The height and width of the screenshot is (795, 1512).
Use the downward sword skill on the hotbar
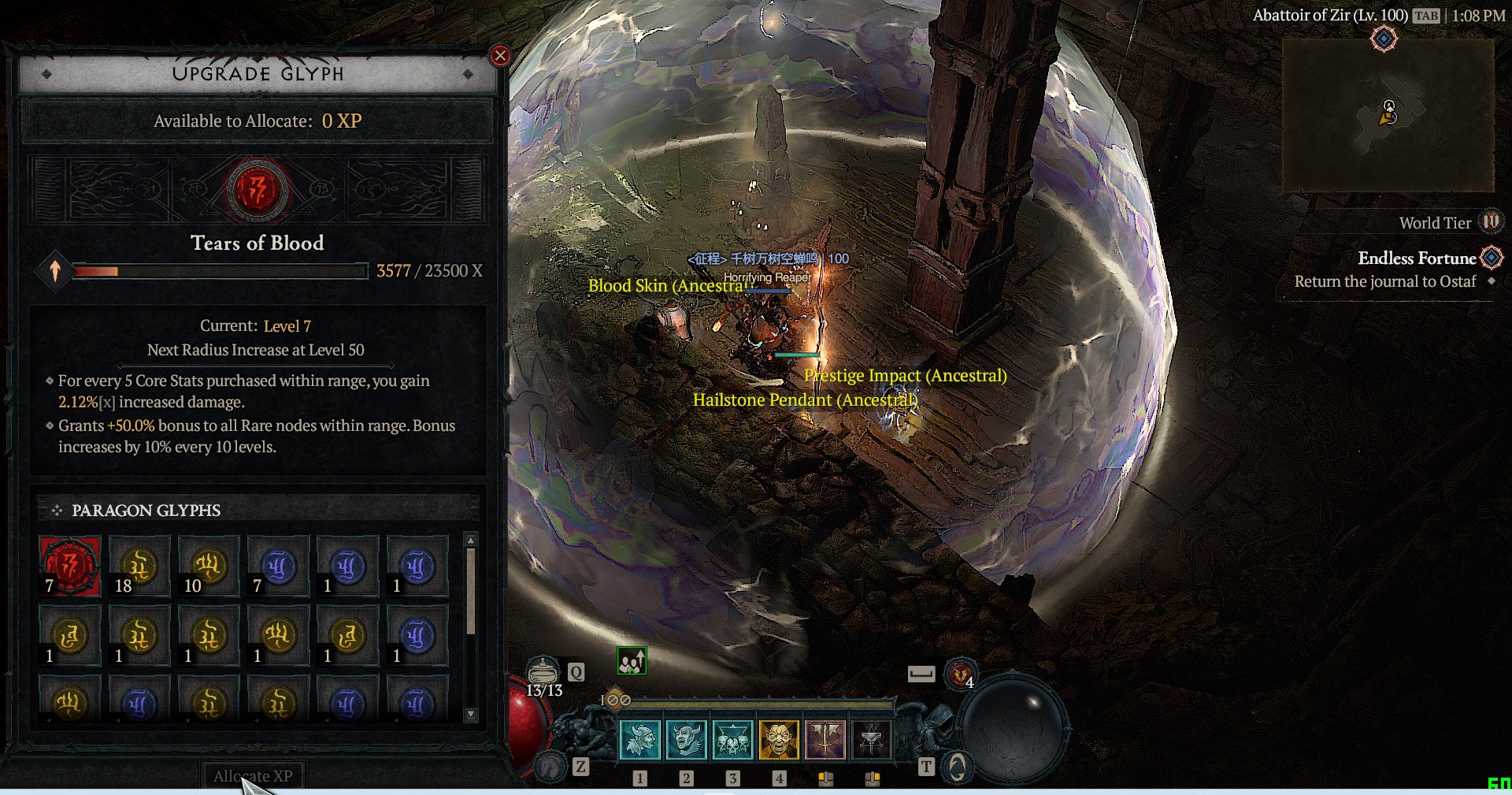(825, 740)
